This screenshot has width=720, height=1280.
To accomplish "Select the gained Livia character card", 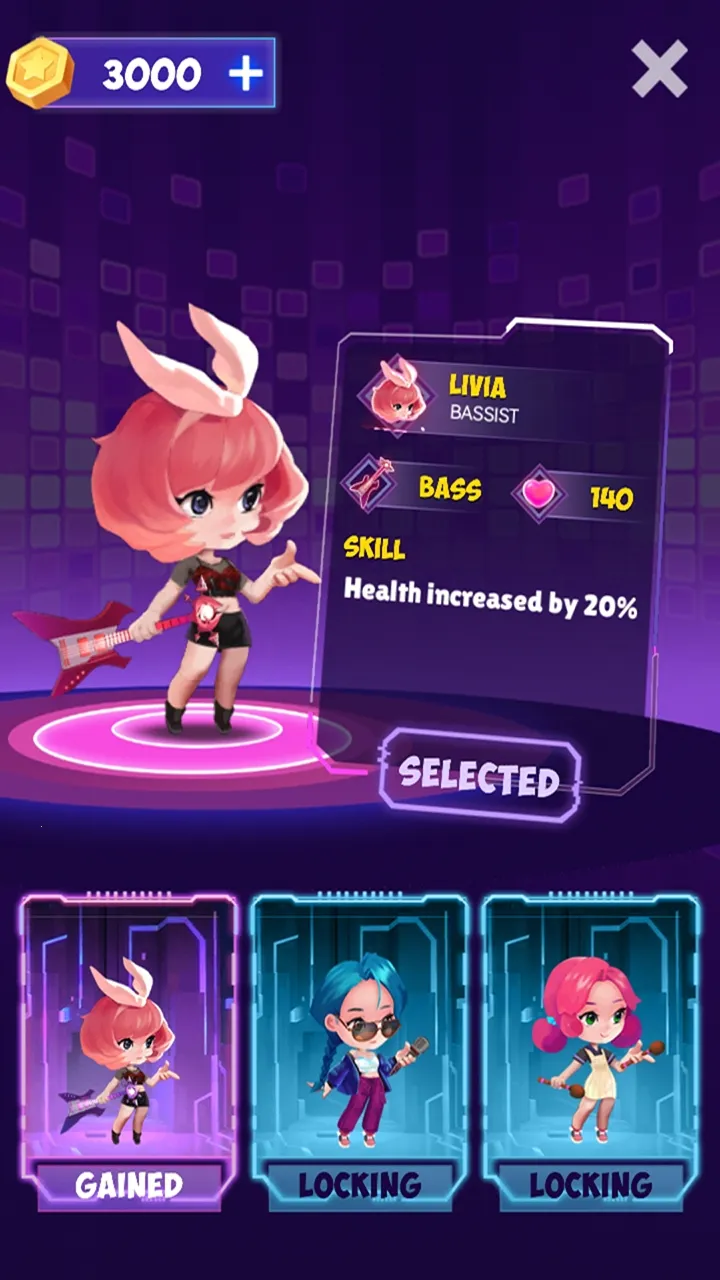I will (129, 1050).
